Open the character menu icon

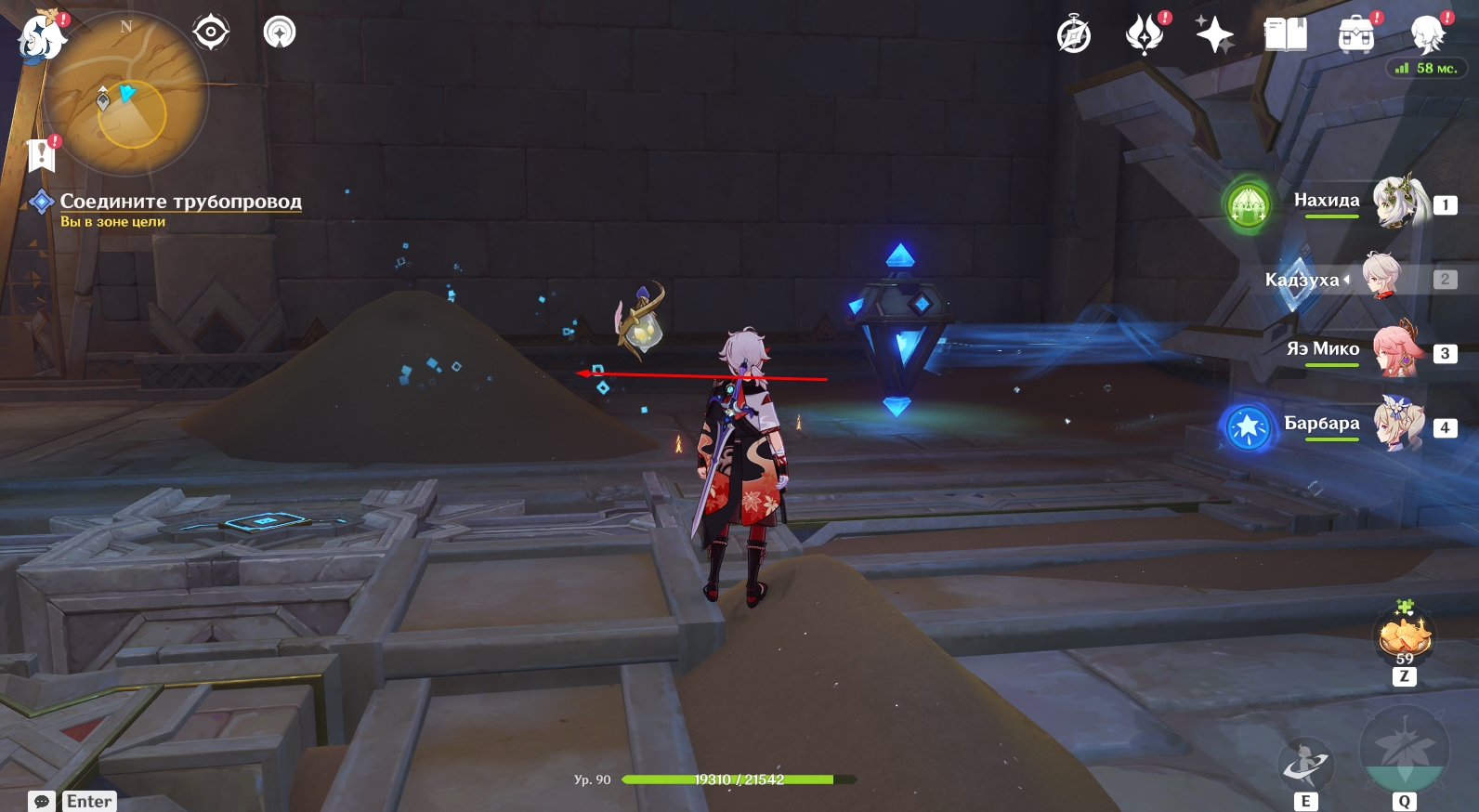pos(1427,35)
